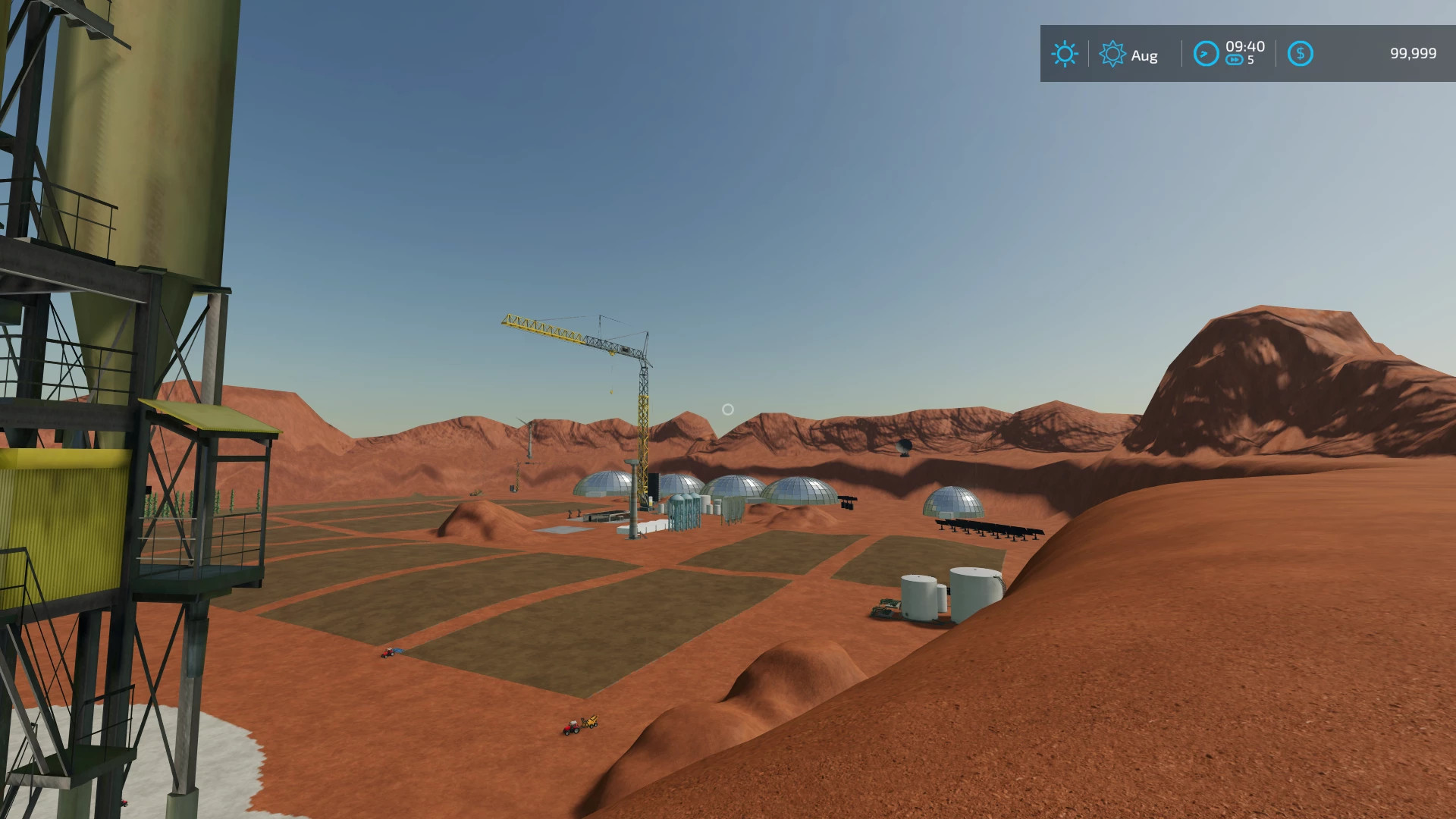Click the timescale value 5 indicator
The height and width of the screenshot is (819, 1456).
[x=1250, y=59]
